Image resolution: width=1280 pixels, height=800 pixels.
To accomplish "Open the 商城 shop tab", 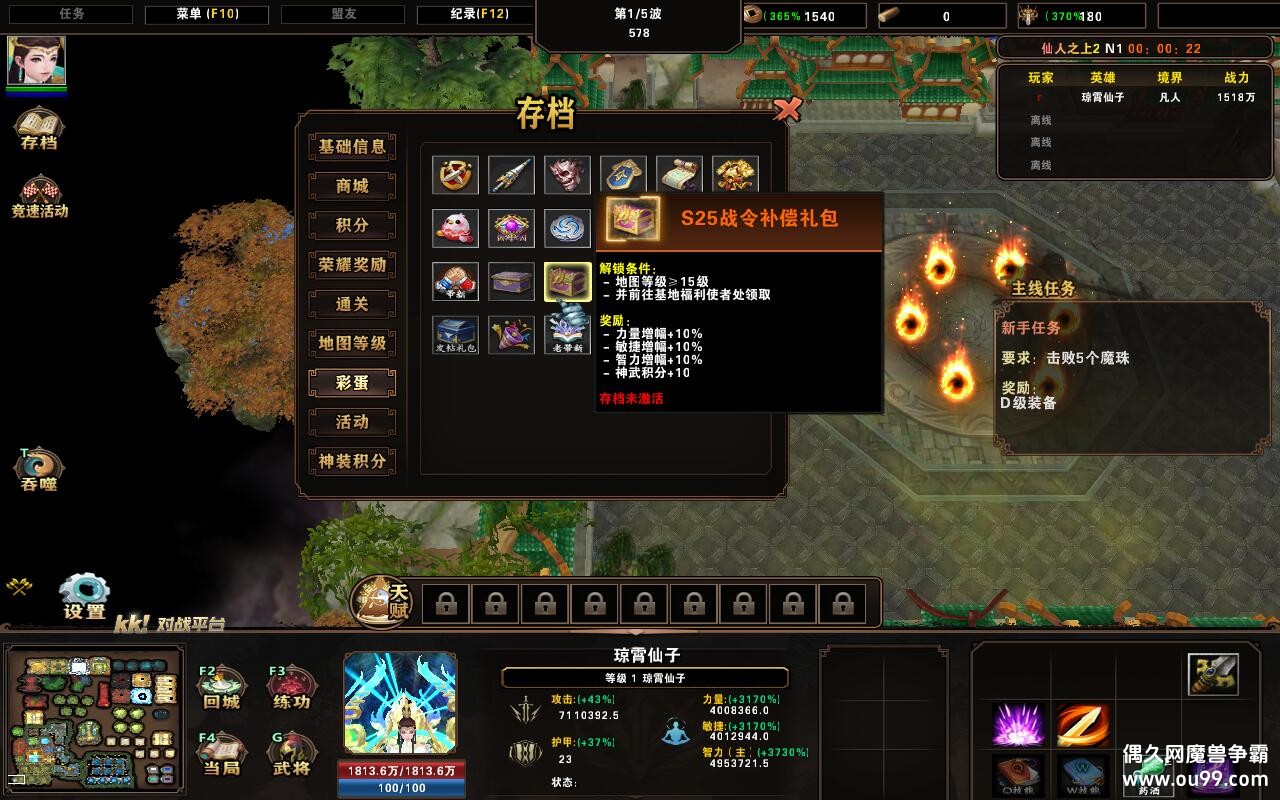I will (x=352, y=186).
